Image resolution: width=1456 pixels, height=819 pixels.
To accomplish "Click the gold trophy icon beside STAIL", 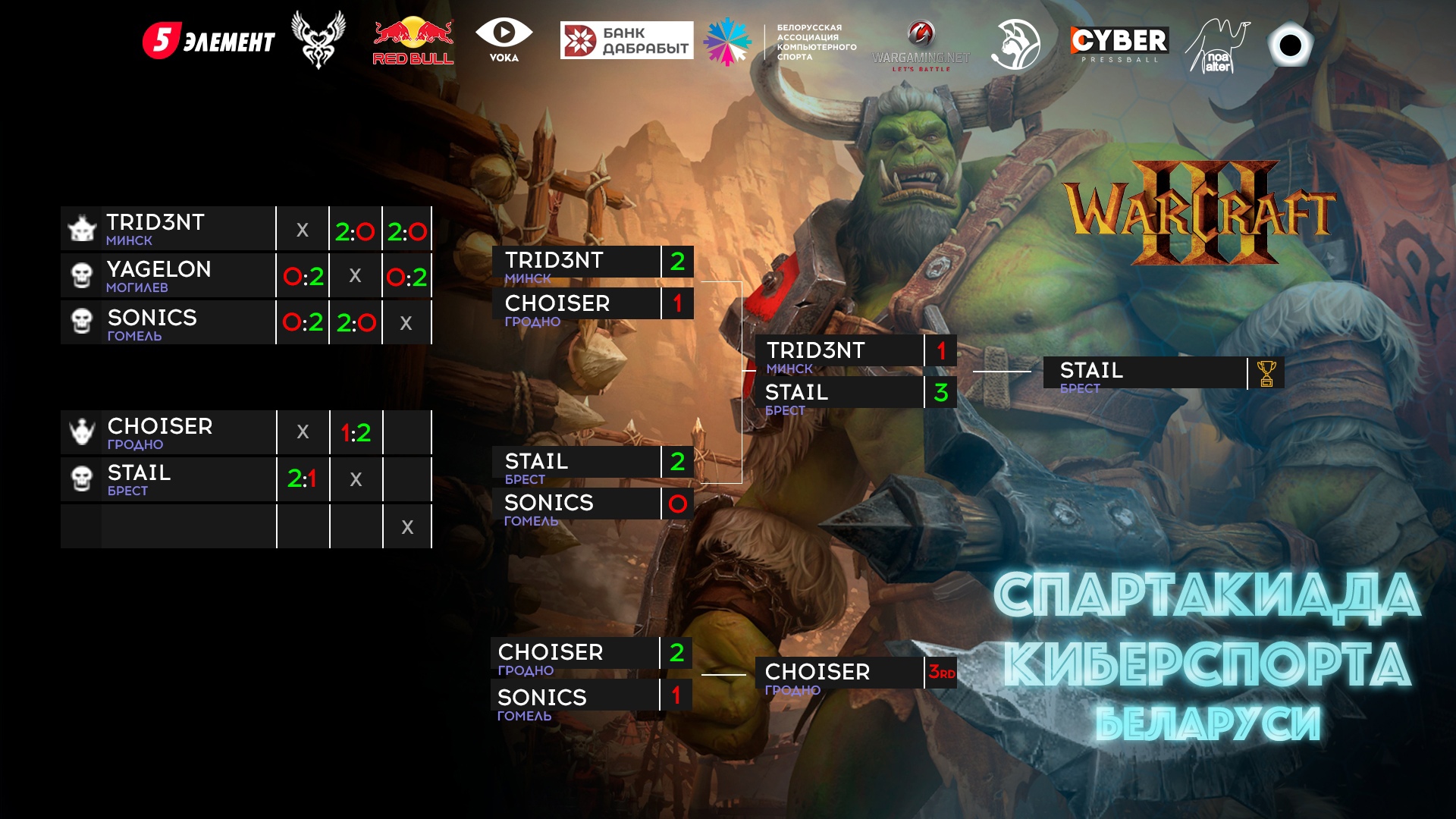I will [1266, 373].
